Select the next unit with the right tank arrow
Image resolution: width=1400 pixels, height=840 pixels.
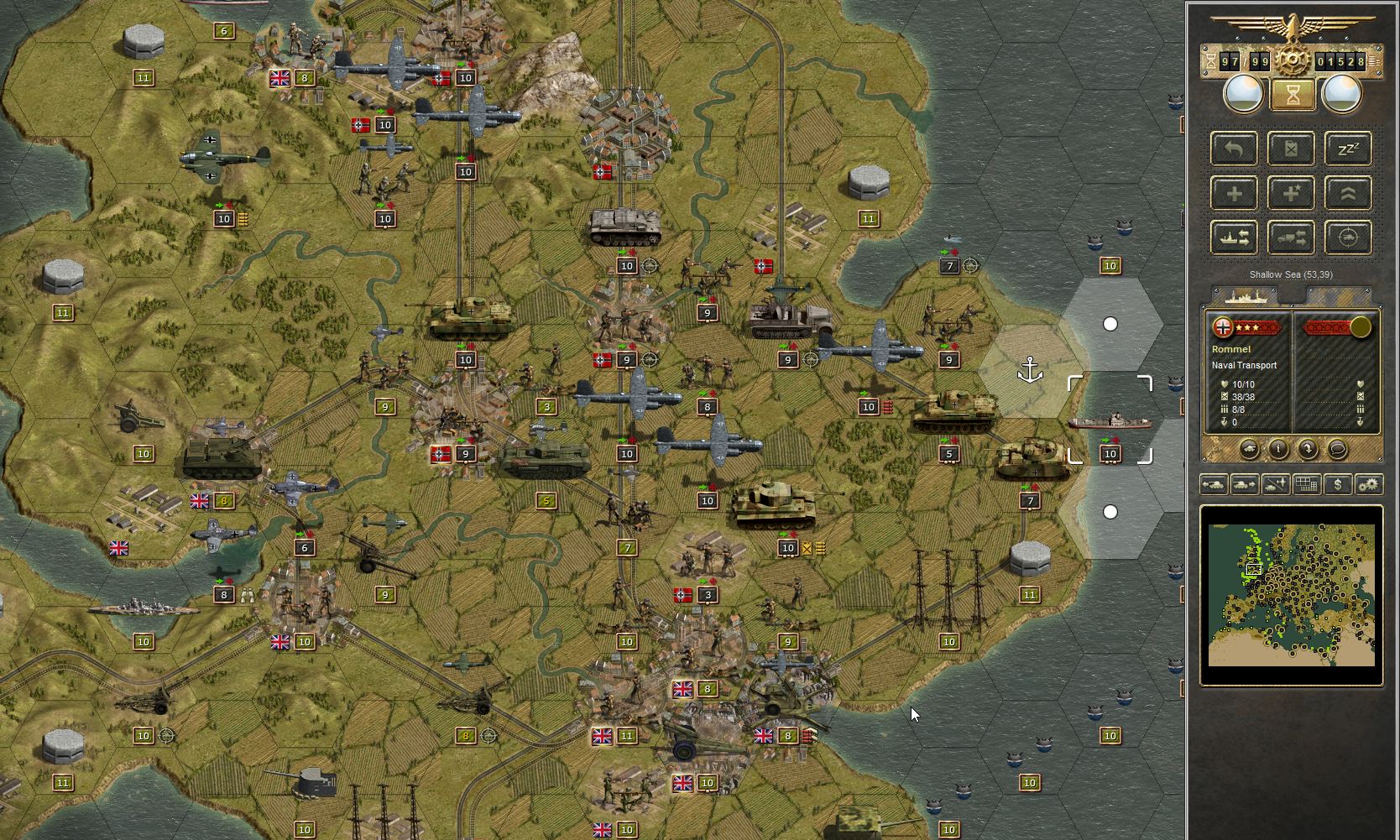1243,485
